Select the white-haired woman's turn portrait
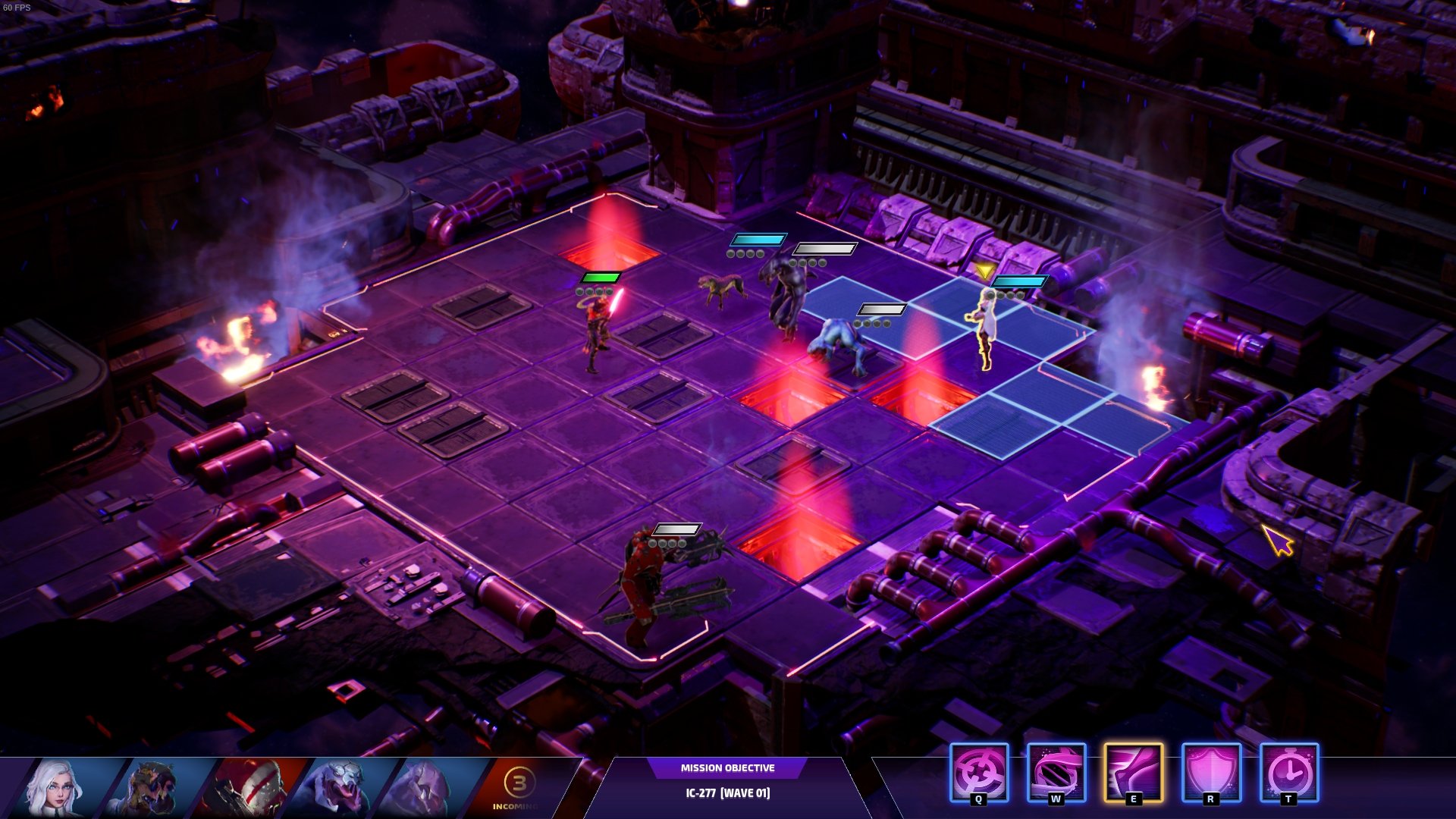This screenshot has height=819, width=1456. [x=57, y=789]
